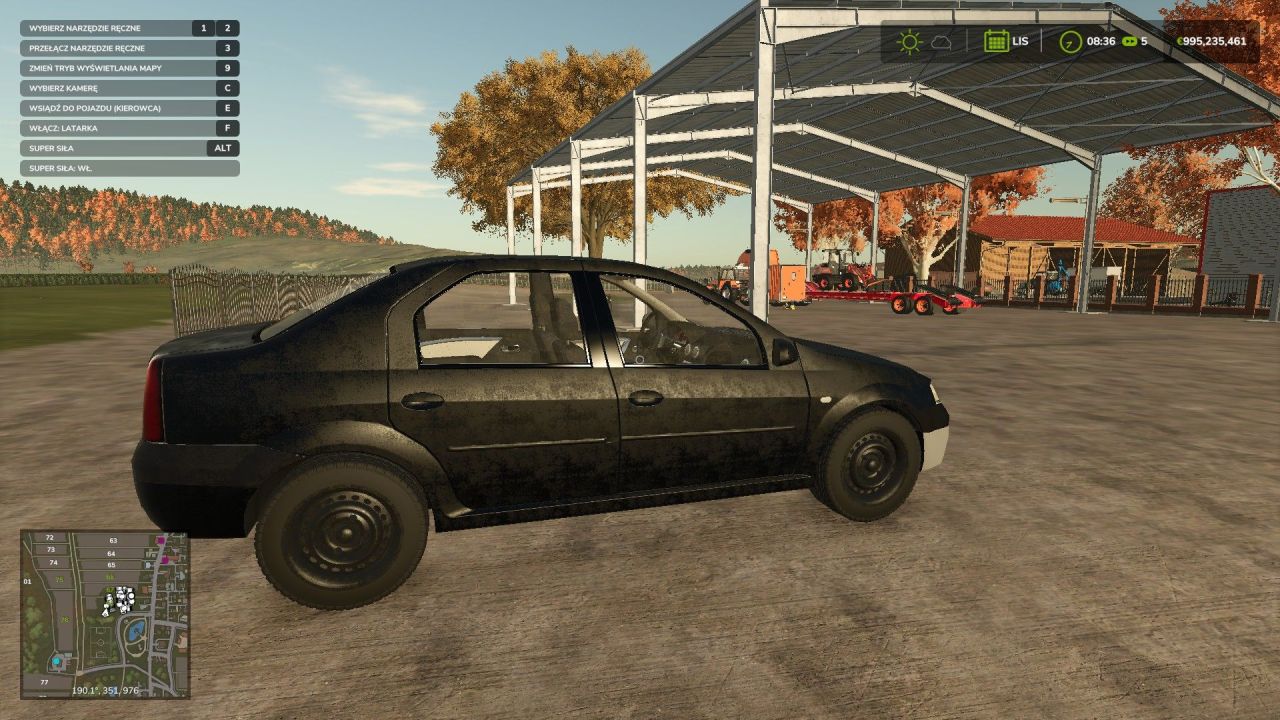Click the green time scale icon beside 5
Viewport: 1280px width, 720px height.
click(1129, 42)
